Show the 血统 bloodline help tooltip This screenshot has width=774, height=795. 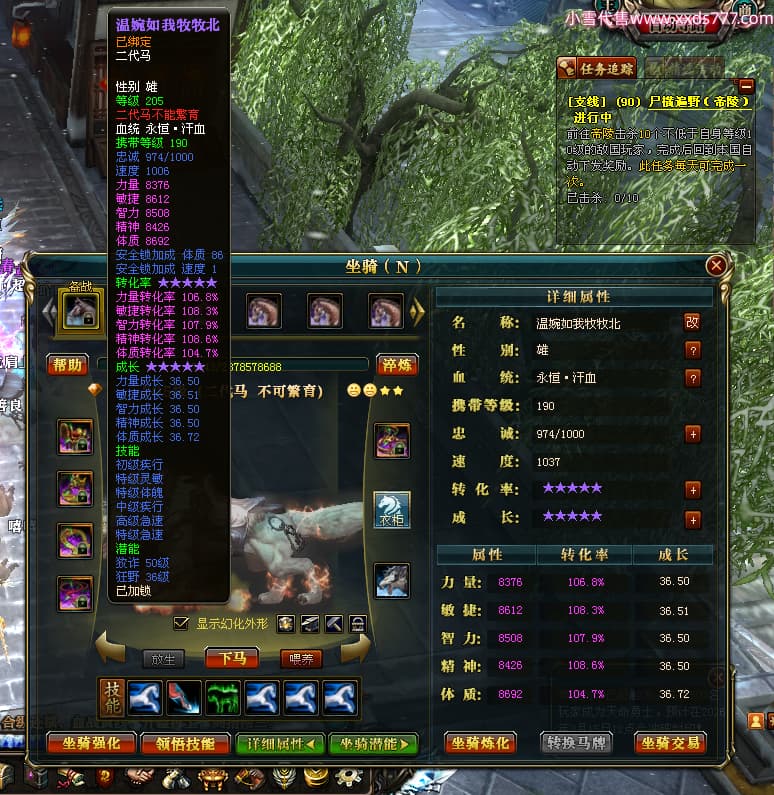pos(692,378)
